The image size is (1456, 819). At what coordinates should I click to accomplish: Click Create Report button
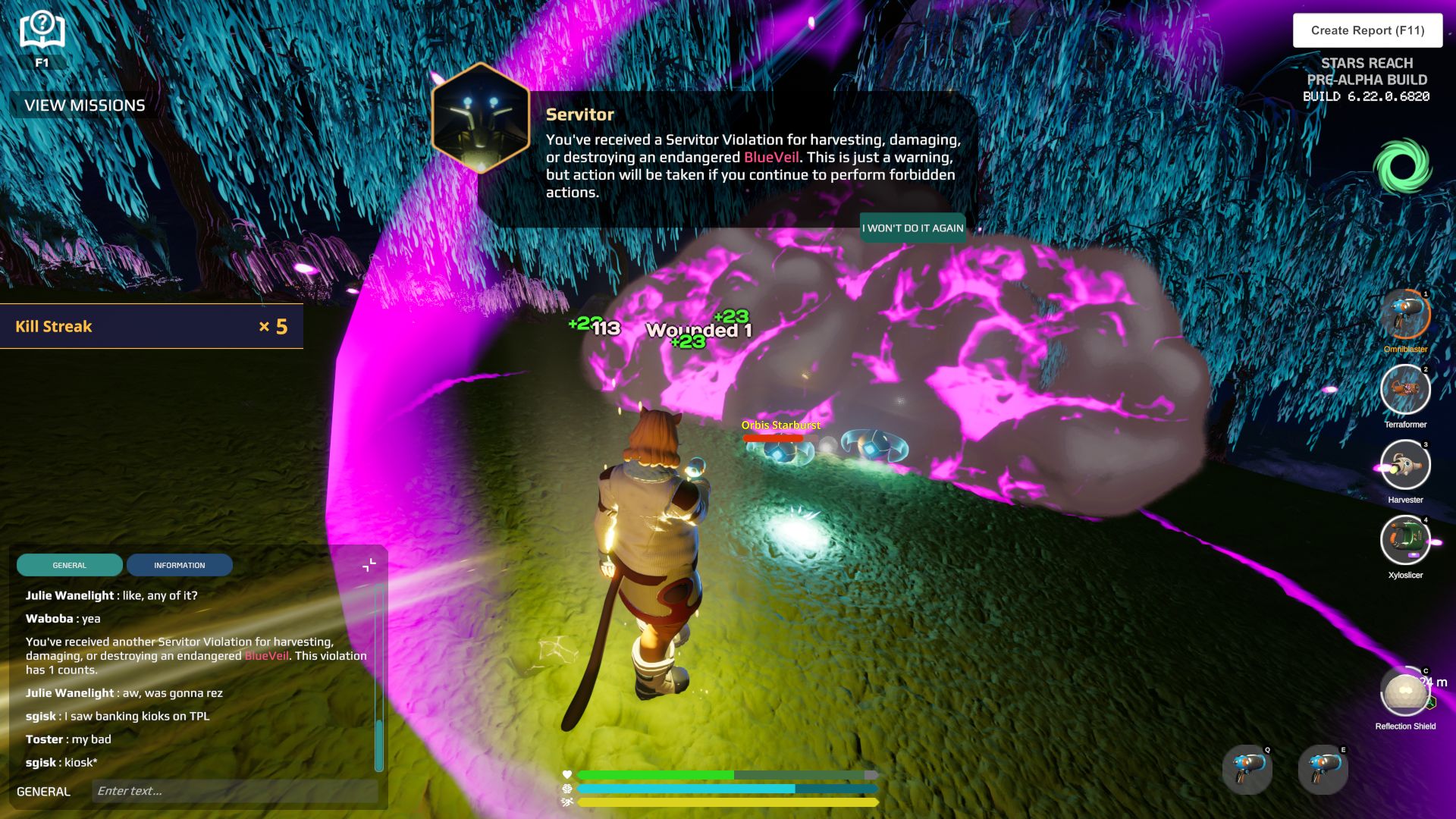pyautogui.click(x=1367, y=30)
